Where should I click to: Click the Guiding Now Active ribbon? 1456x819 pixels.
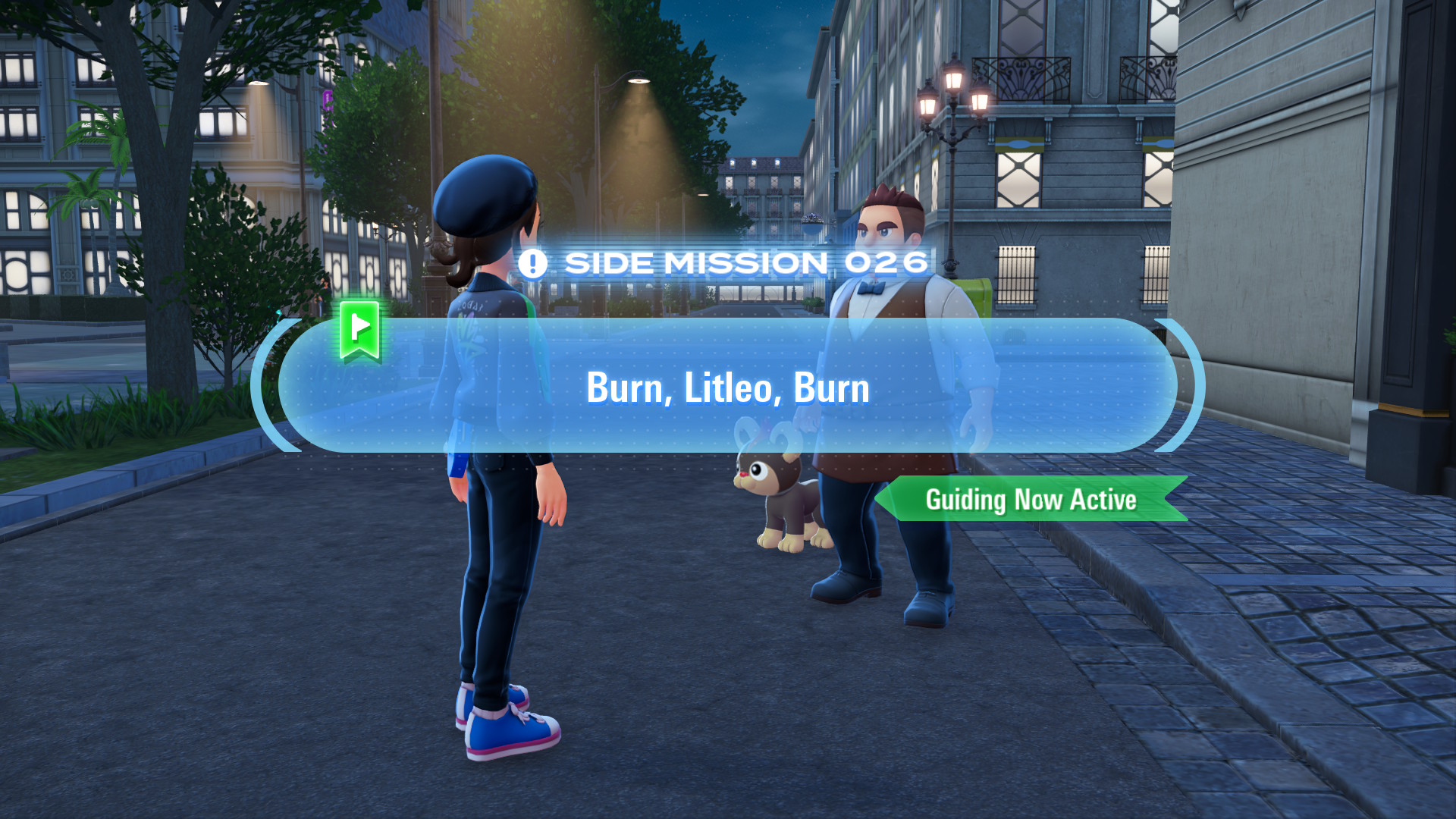coord(1031,499)
